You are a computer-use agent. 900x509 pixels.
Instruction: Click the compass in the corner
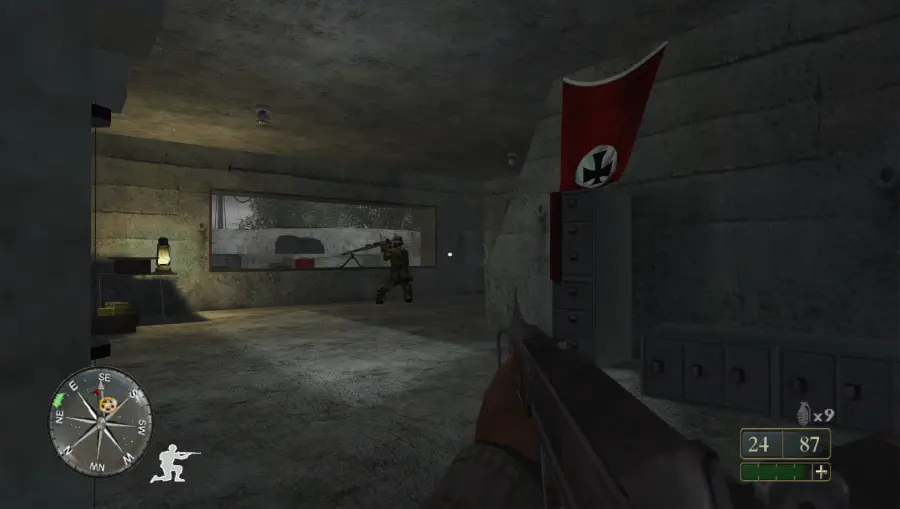point(100,420)
